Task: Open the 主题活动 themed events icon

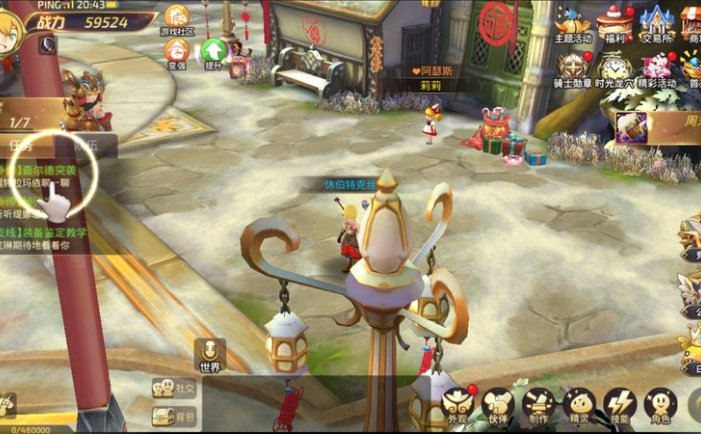Action: (573, 22)
